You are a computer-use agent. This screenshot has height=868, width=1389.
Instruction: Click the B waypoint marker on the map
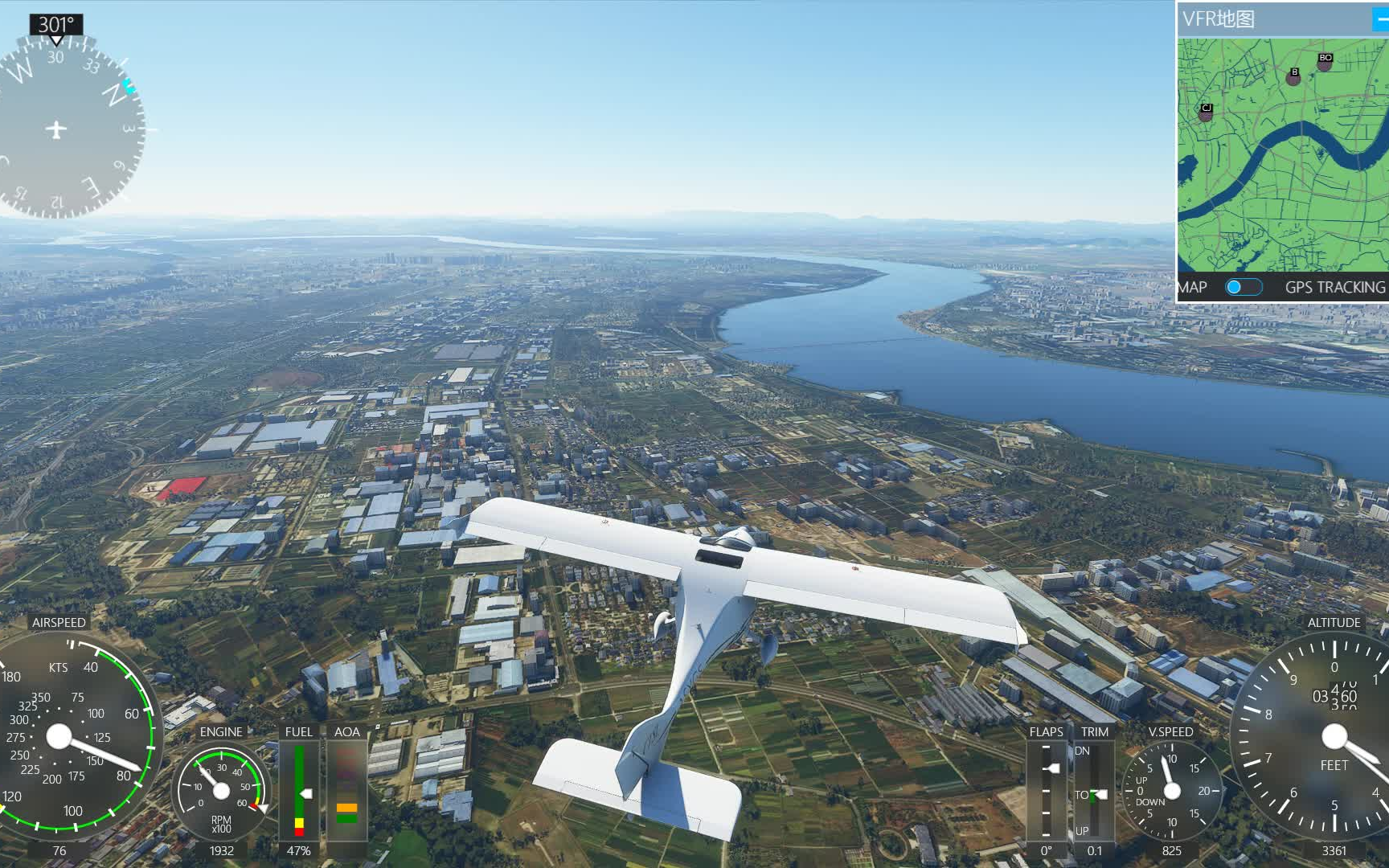(1293, 76)
